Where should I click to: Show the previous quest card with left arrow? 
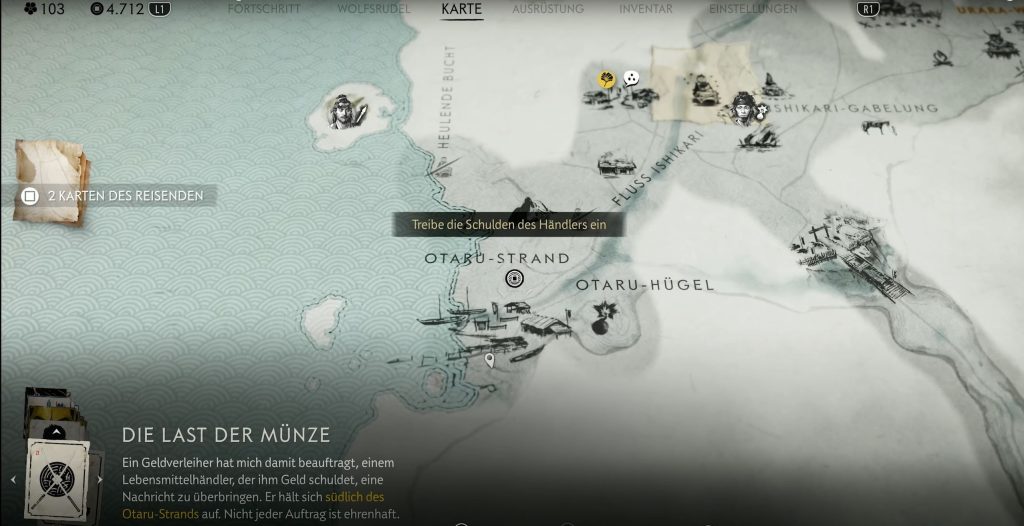(x=13, y=479)
